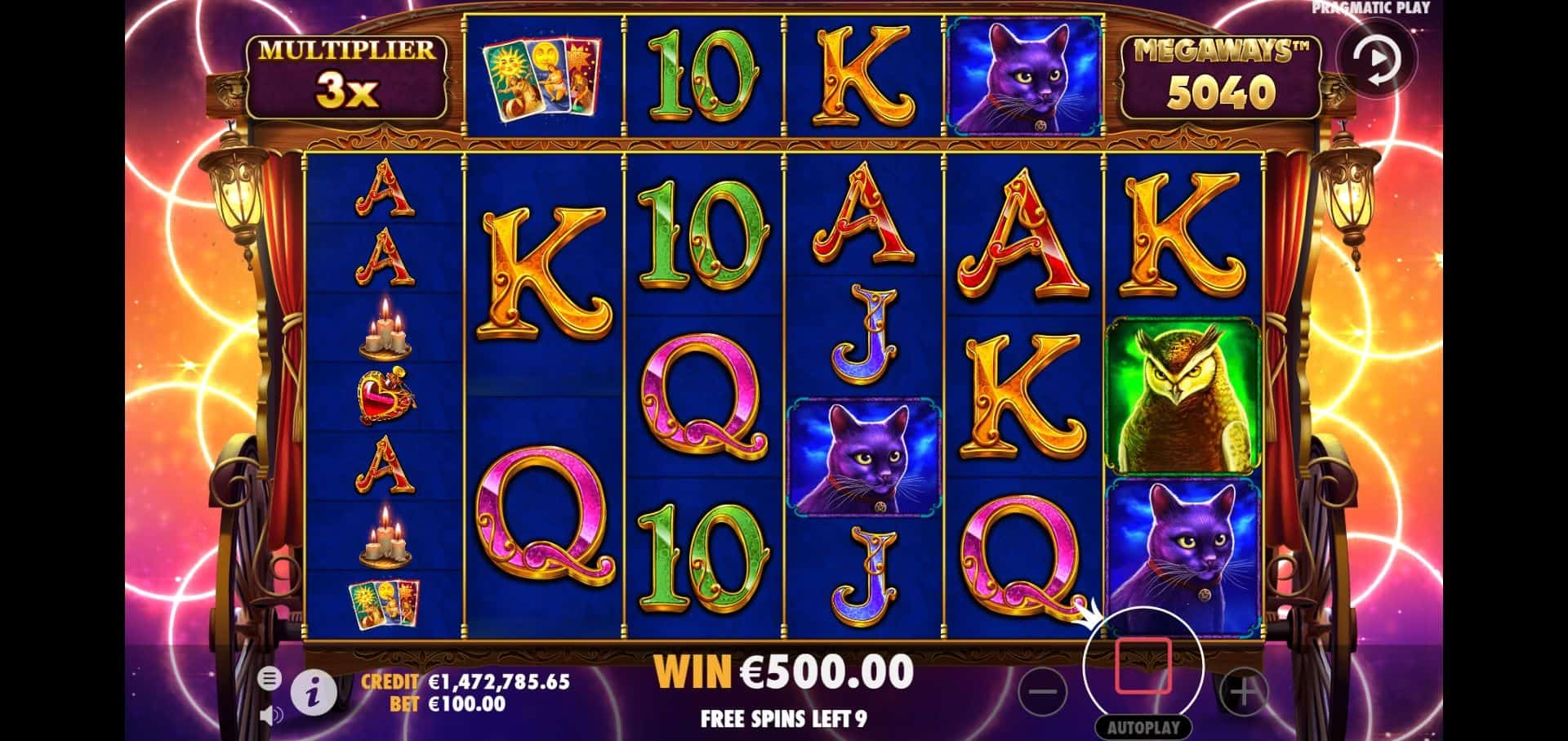
Task: Toggle the sound speaker icon
Action: pyautogui.click(x=270, y=716)
